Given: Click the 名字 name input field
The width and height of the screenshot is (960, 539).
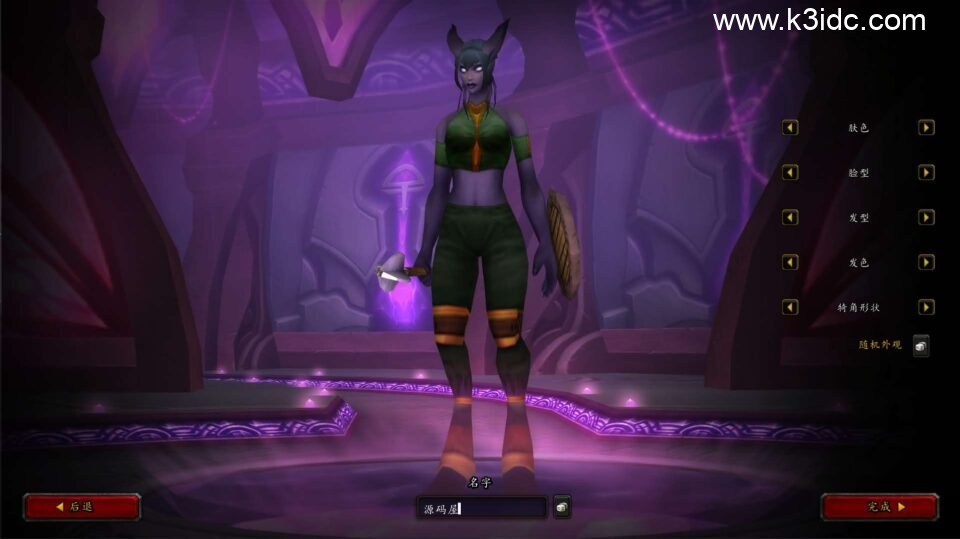Looking at the screenshot, I should (481, 508).
